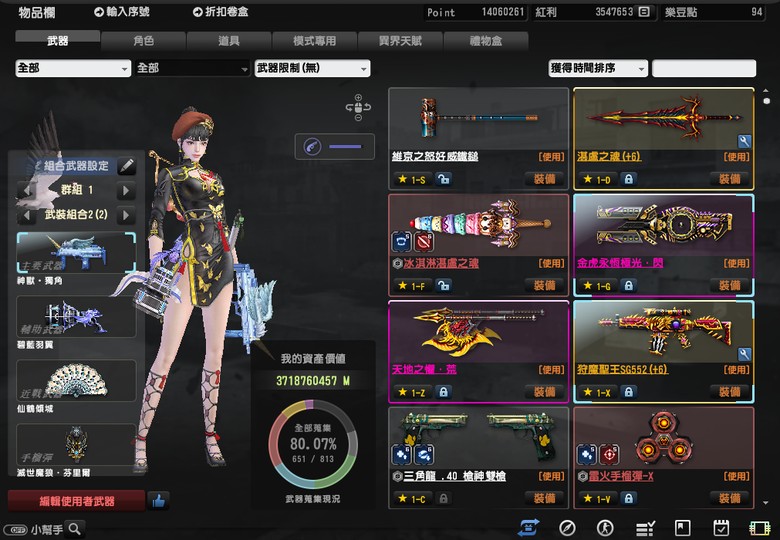Select the 仙鶴傾城 melee weapon slot
Image resolution: width=780 pixels, height=540 pixels.
pyautogui.click(x=76, y=386)
